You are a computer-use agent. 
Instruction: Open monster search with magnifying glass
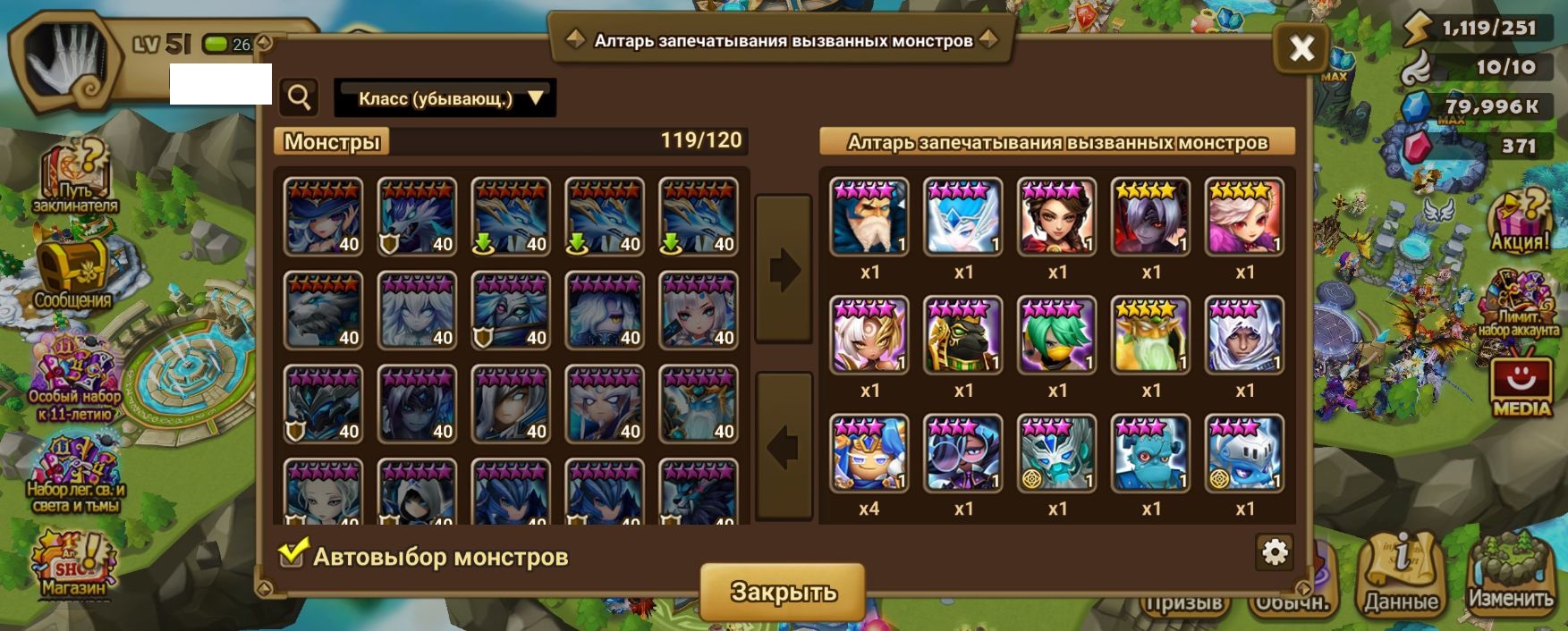pyautogui.click(x=299, y=97)
